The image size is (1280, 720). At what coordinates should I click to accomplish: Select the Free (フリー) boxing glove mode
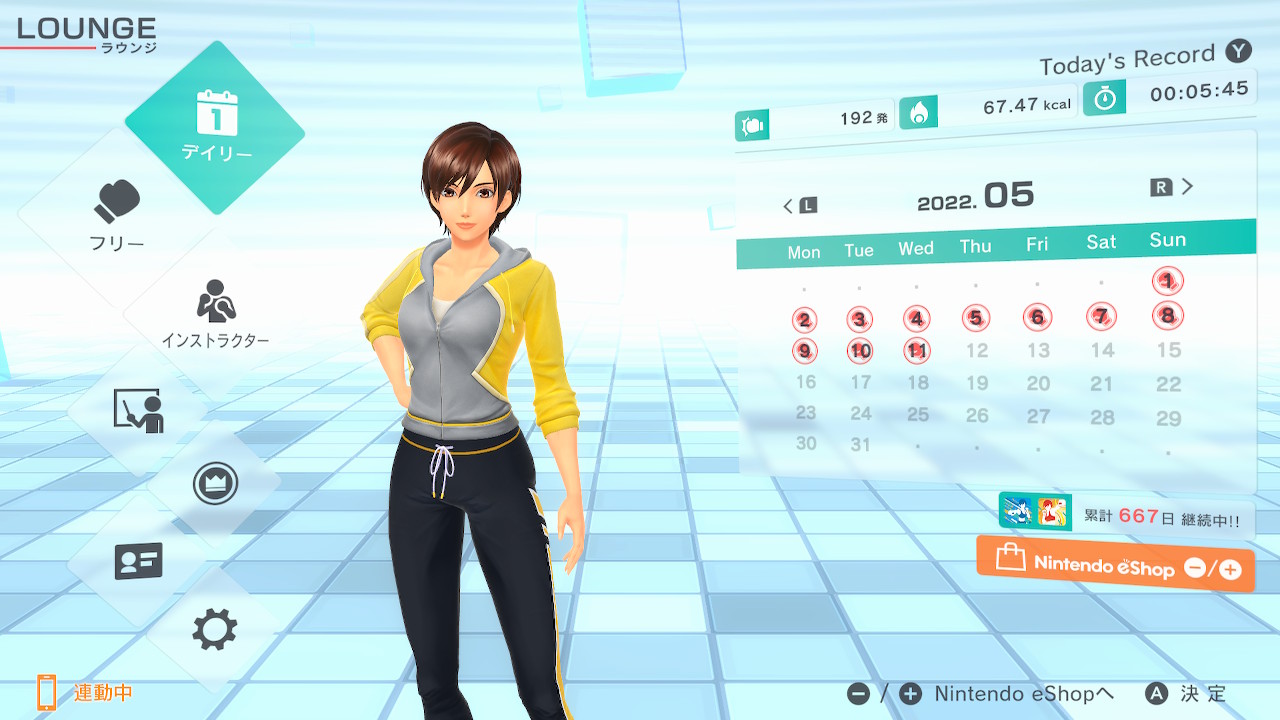pyautogui.click(x=118, y=215)
